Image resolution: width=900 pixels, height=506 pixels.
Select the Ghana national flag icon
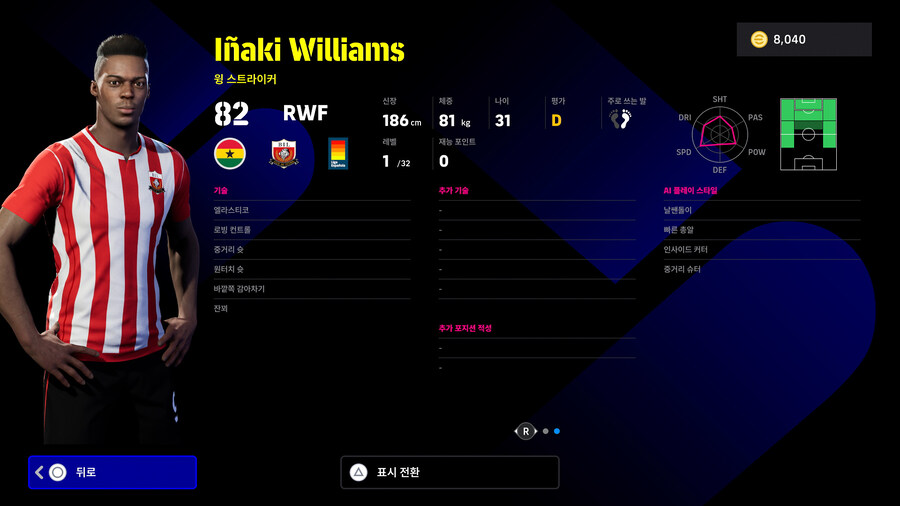[x=232, y=153]
